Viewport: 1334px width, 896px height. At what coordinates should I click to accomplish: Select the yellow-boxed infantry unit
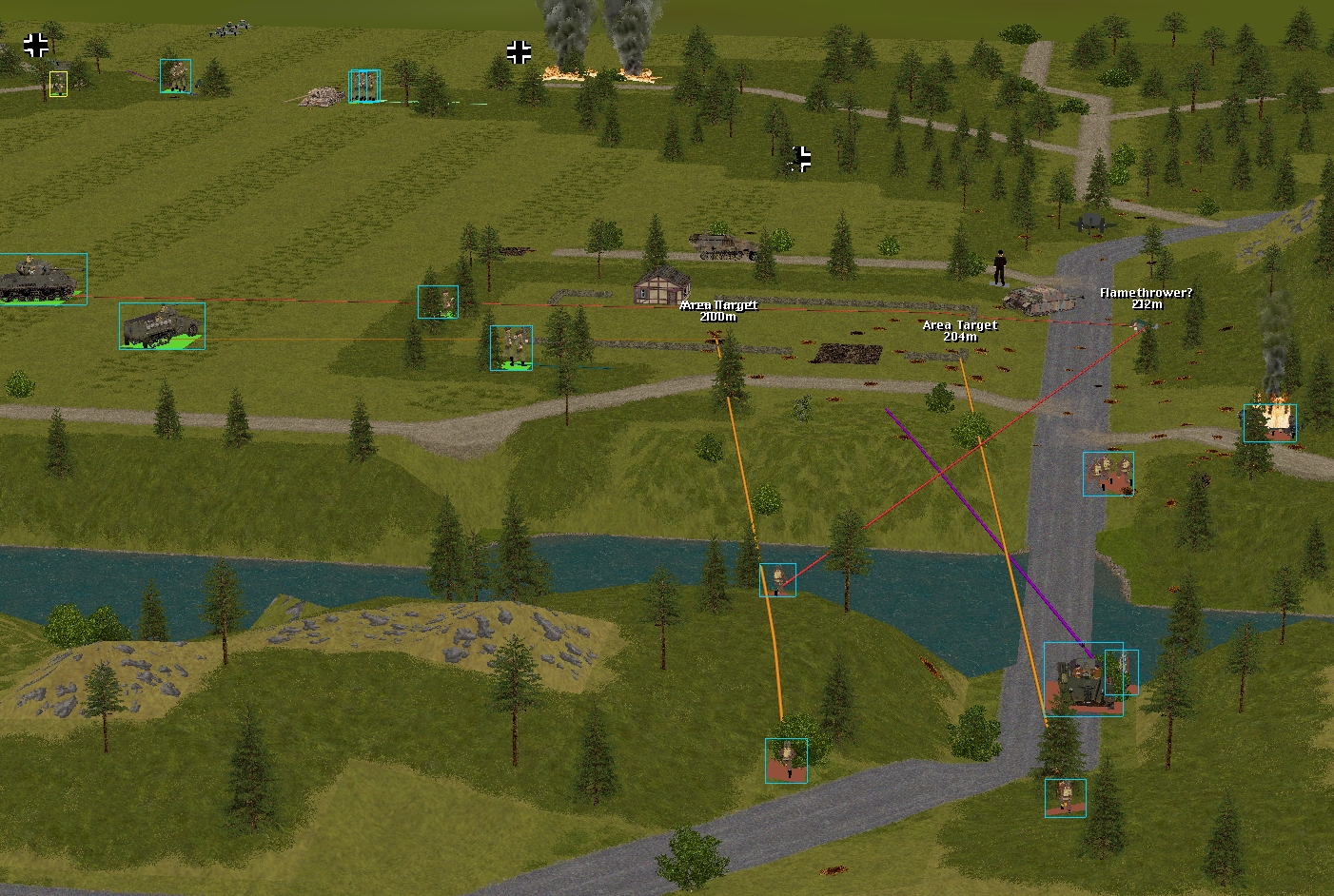point(58,84)
